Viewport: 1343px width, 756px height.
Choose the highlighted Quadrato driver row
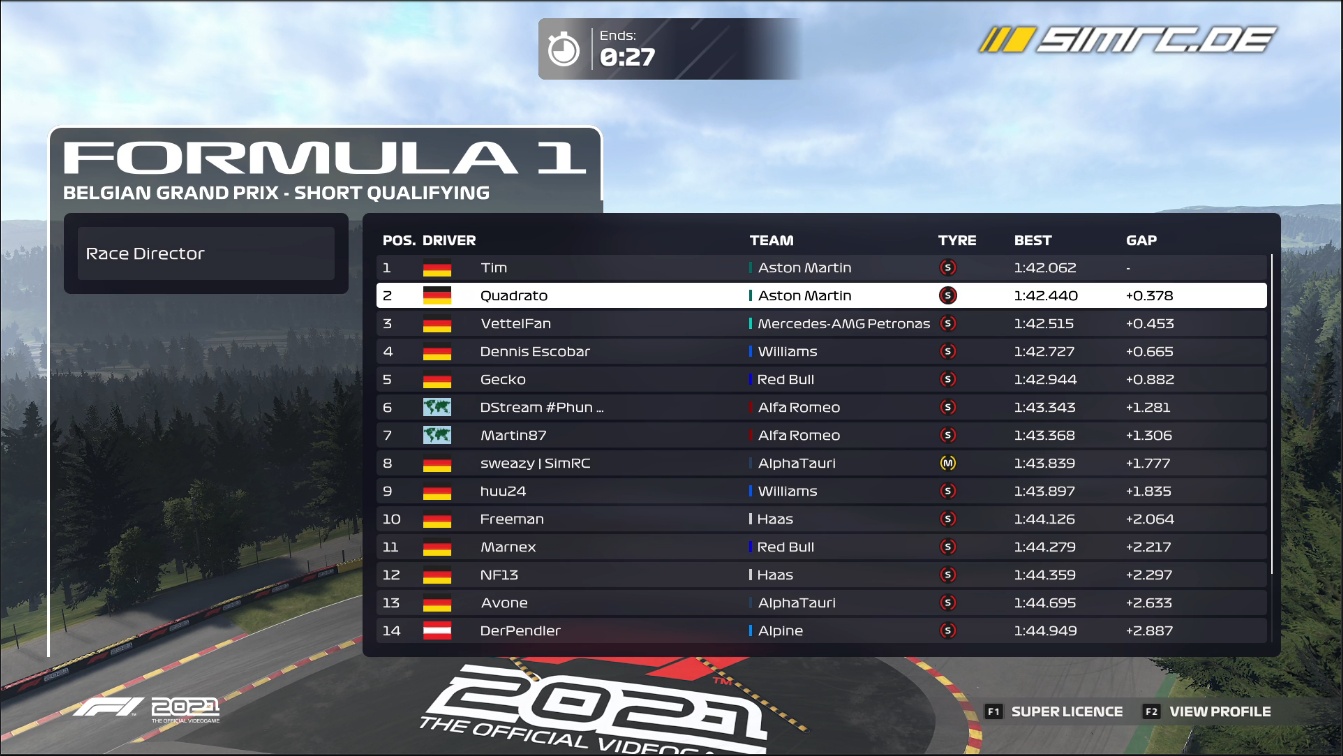tap(821, 296)
